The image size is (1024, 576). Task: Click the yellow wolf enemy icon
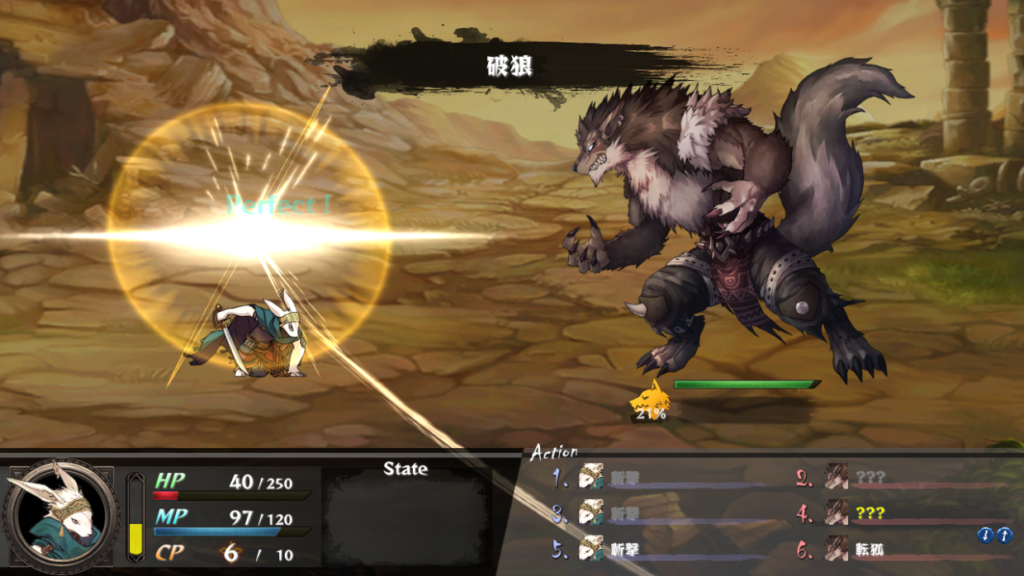648,398
